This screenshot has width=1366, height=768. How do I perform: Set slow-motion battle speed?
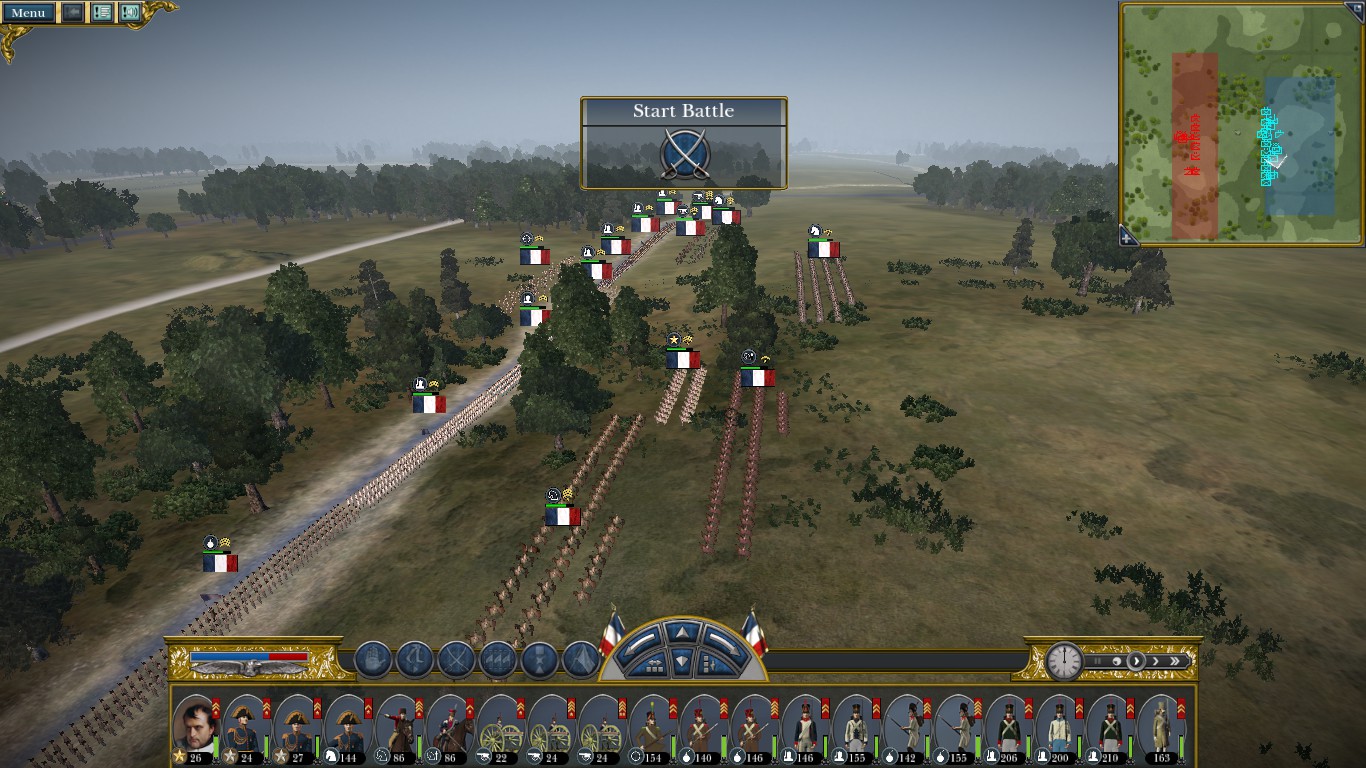(1115, 661)
